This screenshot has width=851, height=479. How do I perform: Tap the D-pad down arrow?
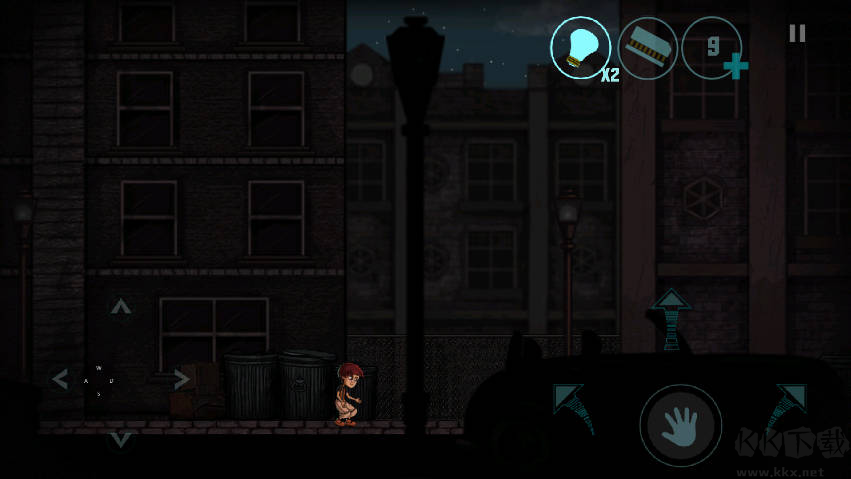tap(121, 439)
